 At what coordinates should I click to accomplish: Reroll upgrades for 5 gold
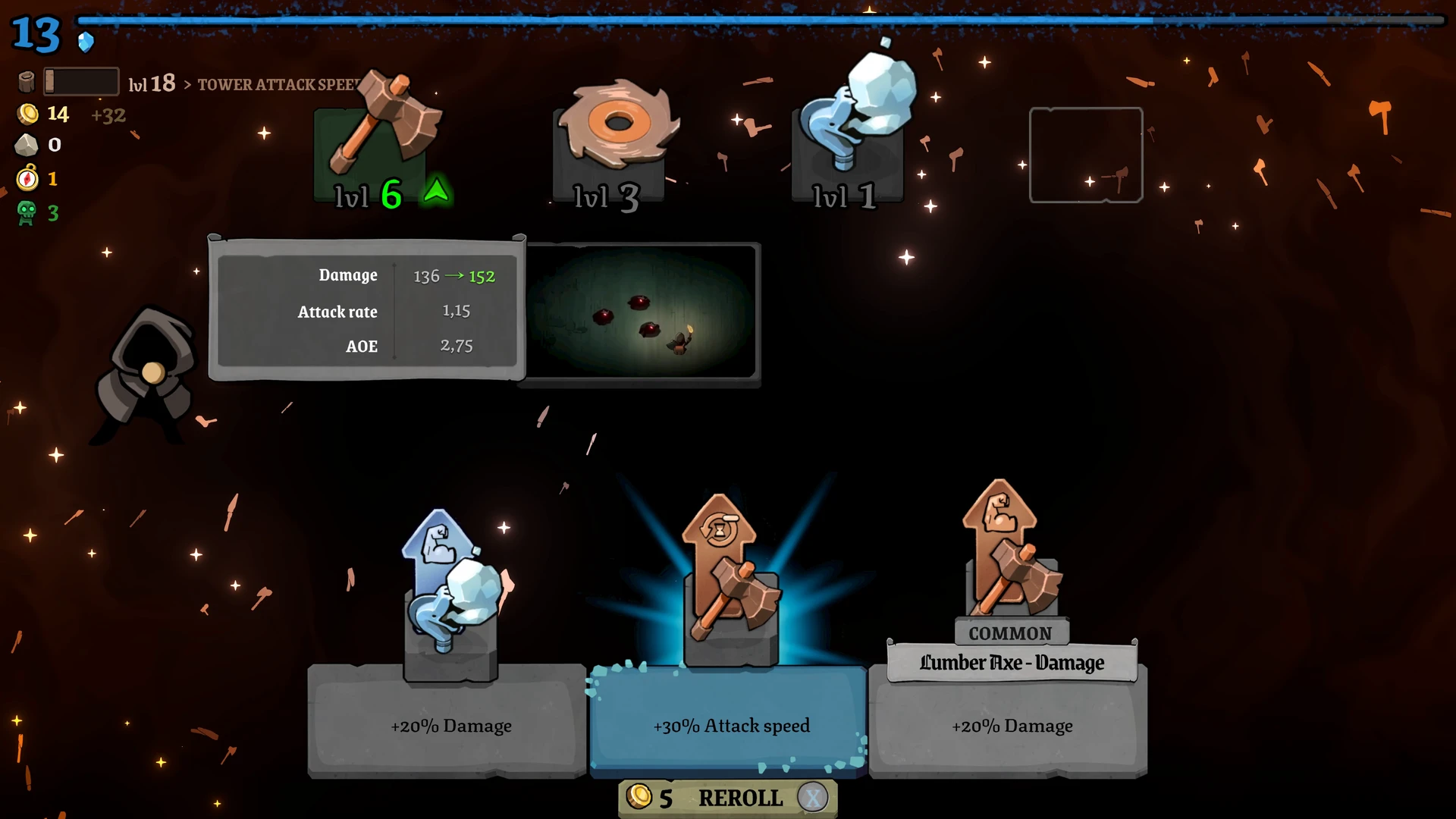pyautogui.click(x=728, y=798)
